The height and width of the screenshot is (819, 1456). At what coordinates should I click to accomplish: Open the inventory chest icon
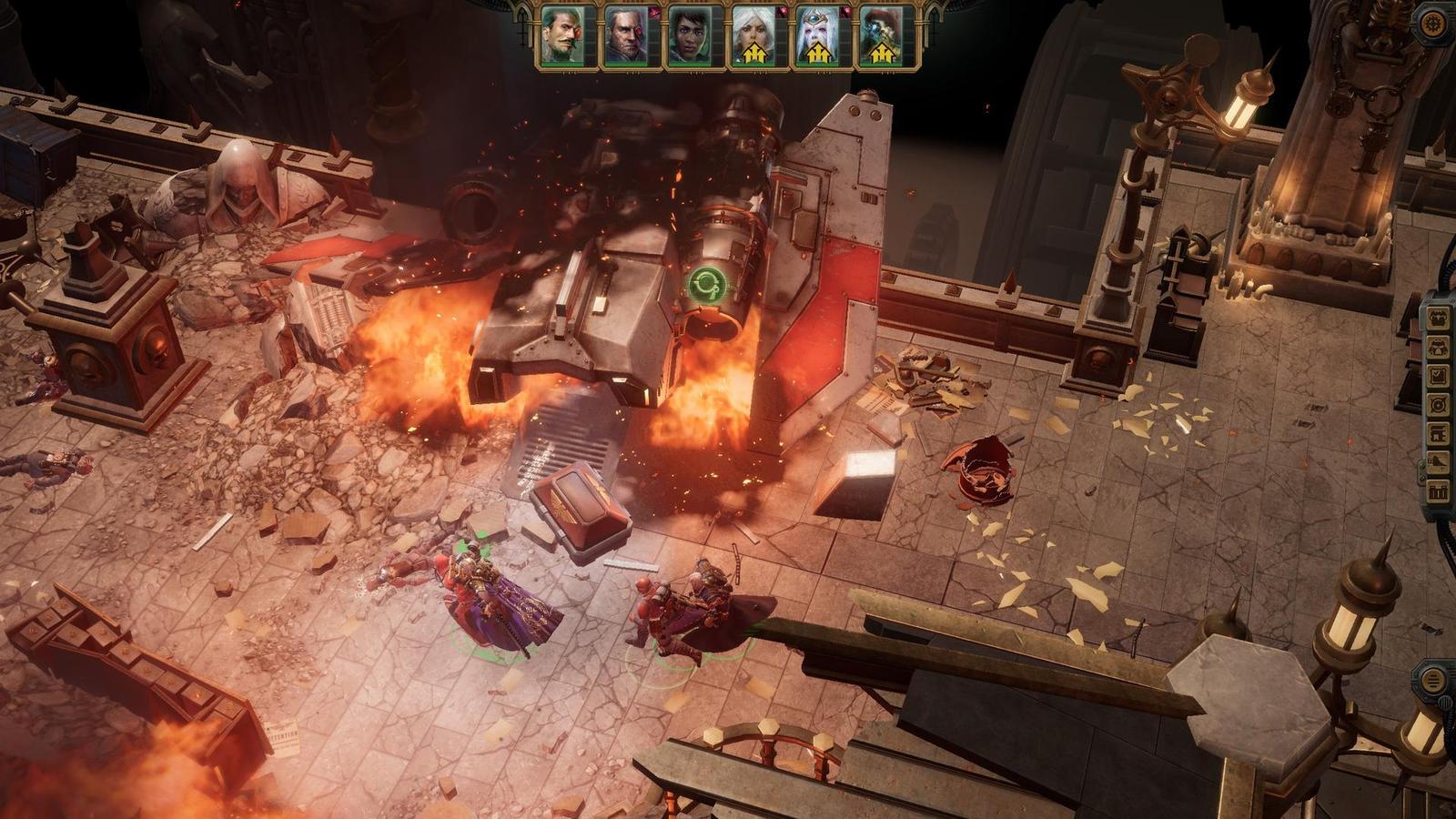coord(1439,318)
